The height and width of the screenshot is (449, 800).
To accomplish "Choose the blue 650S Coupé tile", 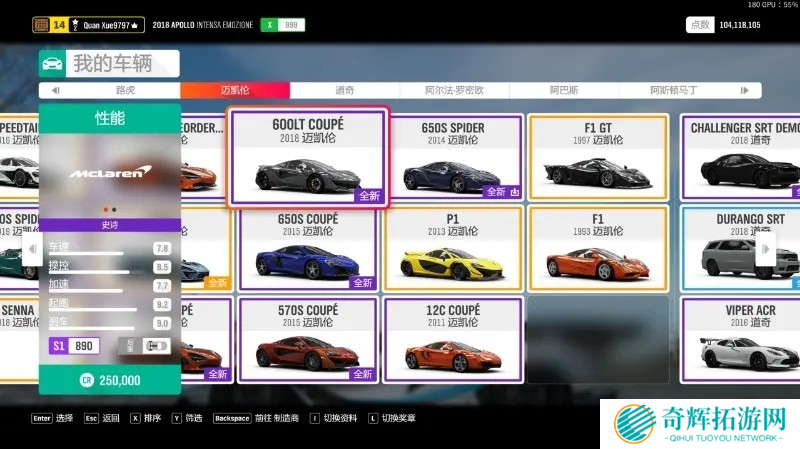I will point(307,249).
